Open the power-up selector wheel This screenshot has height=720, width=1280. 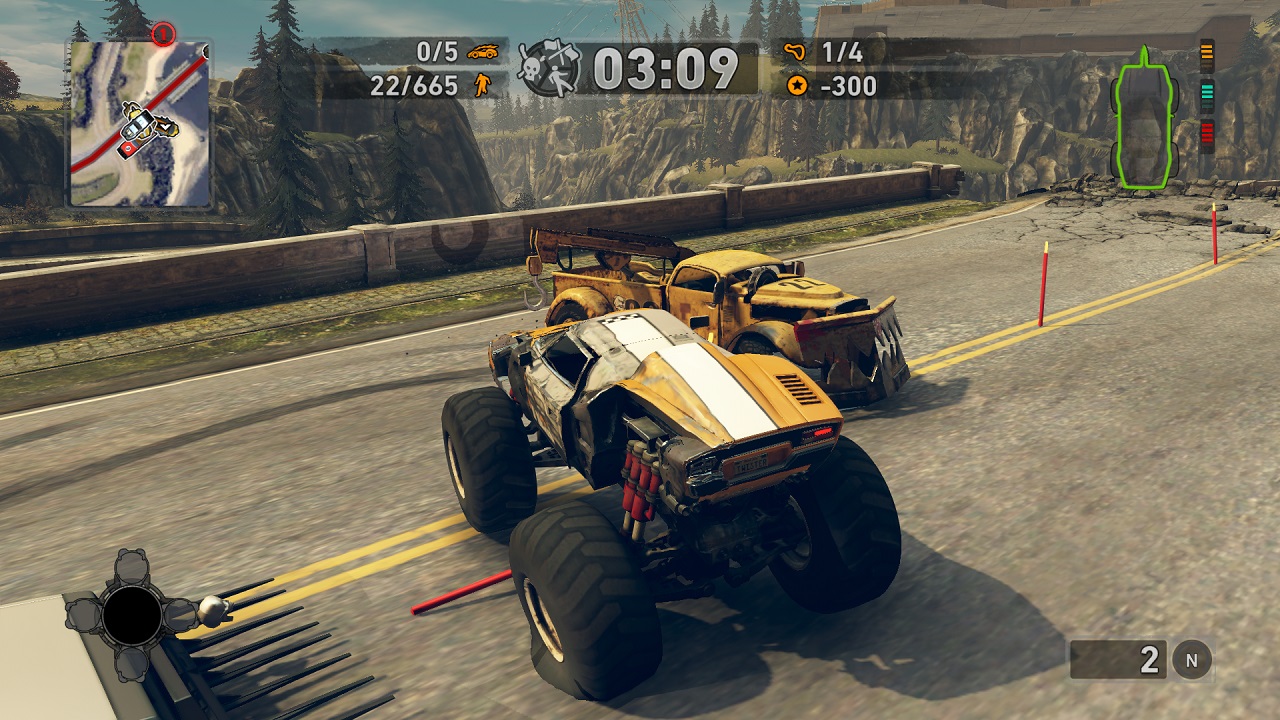point(132,615)
